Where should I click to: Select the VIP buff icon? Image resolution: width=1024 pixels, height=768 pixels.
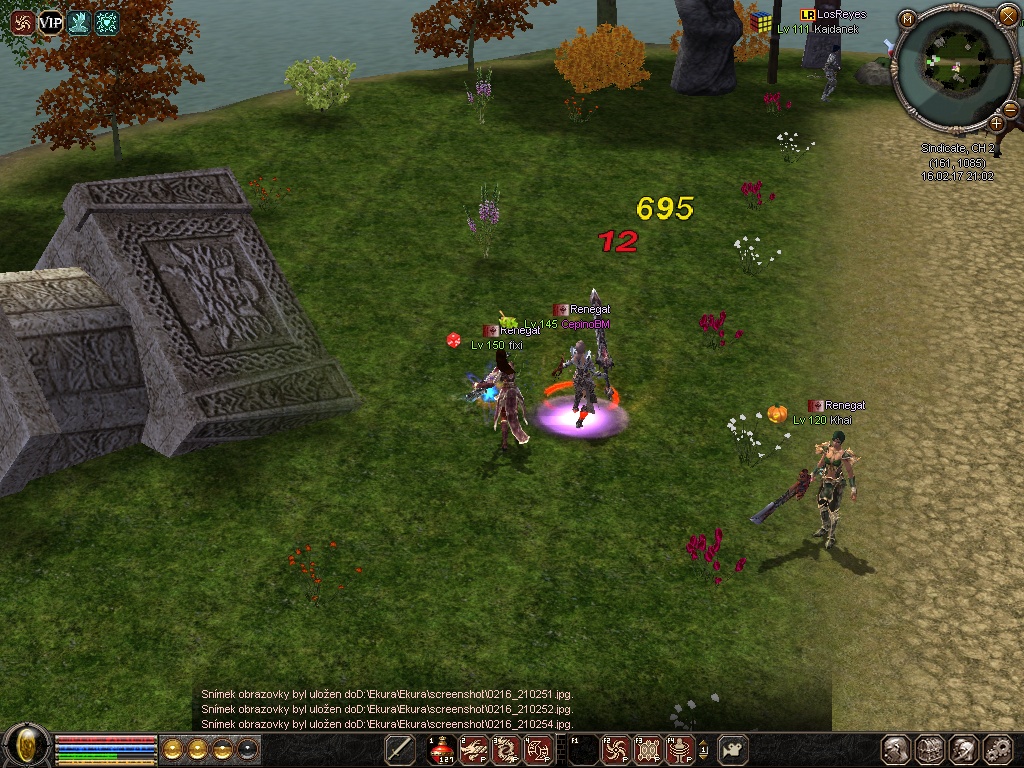click(50, 22)
